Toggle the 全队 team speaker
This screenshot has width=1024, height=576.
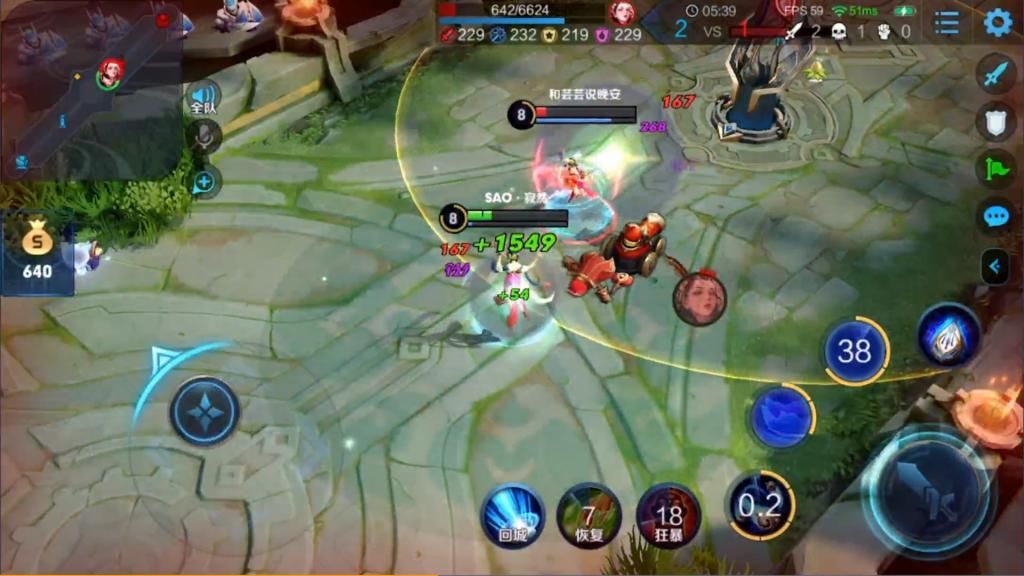(203, 98)
